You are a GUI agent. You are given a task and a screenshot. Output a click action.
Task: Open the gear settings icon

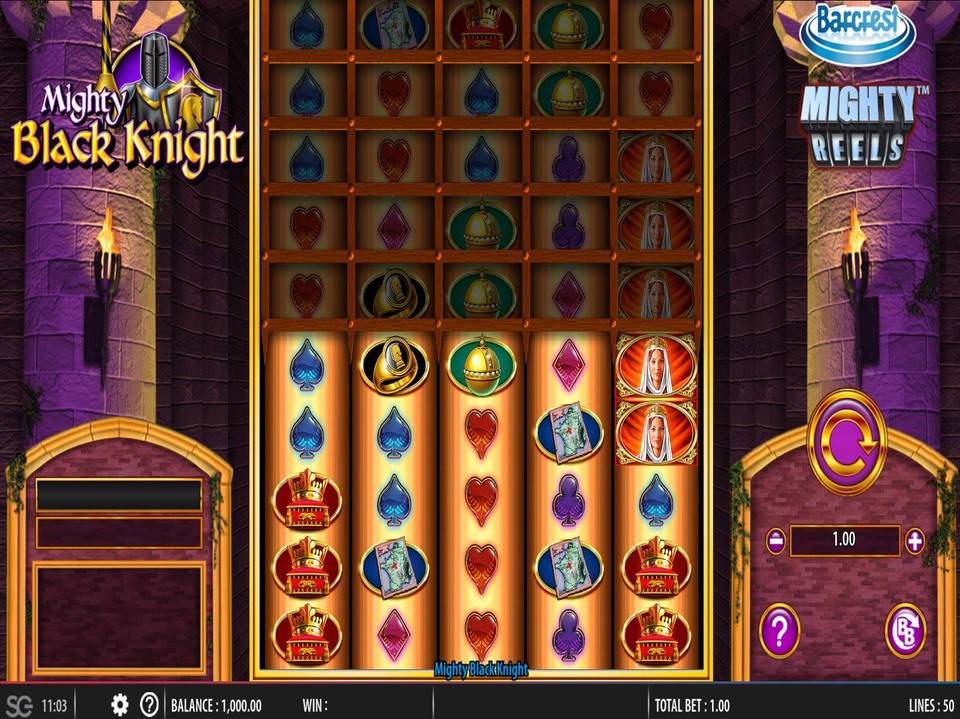coord(120,705)
